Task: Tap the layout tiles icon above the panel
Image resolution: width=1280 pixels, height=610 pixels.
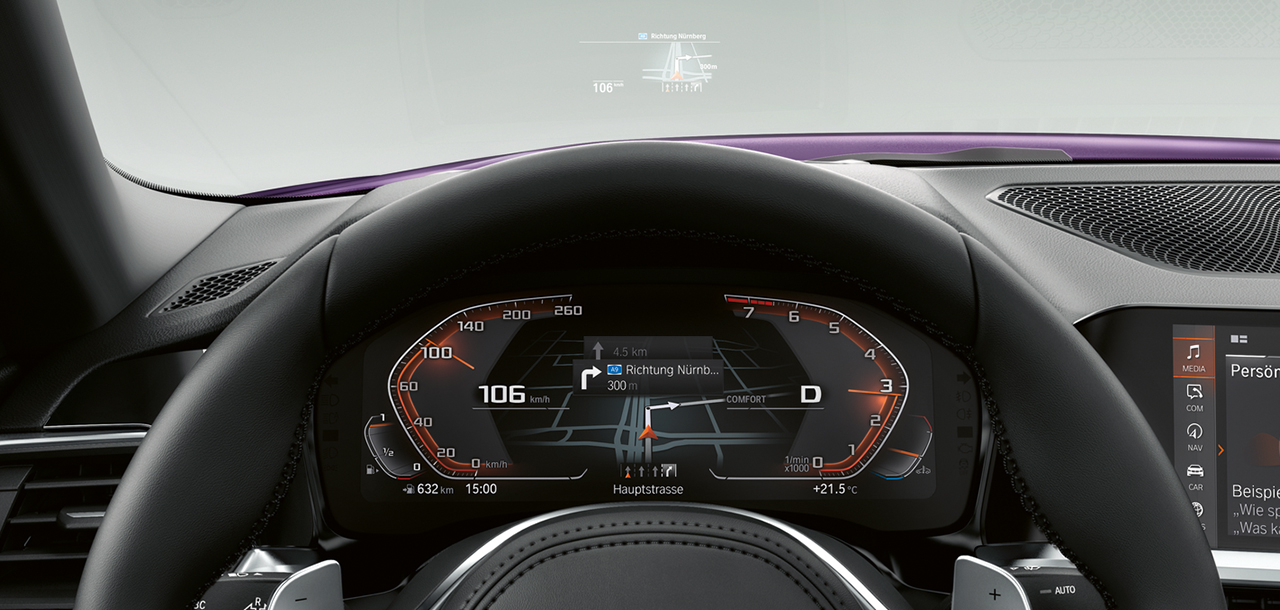Action: pos(1238,339)
